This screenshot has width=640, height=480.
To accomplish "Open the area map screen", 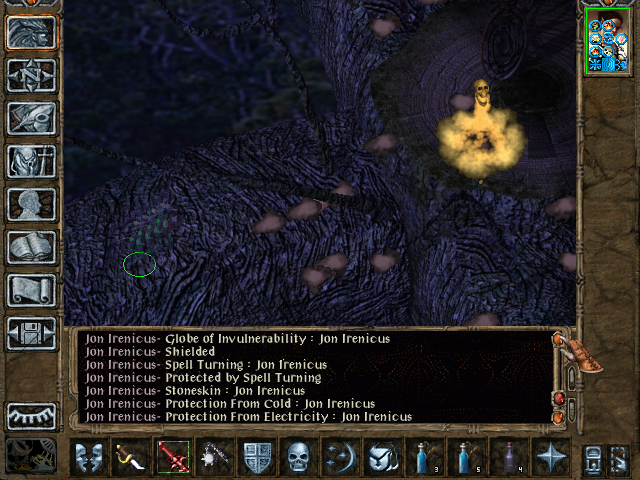I will (30, 76).
